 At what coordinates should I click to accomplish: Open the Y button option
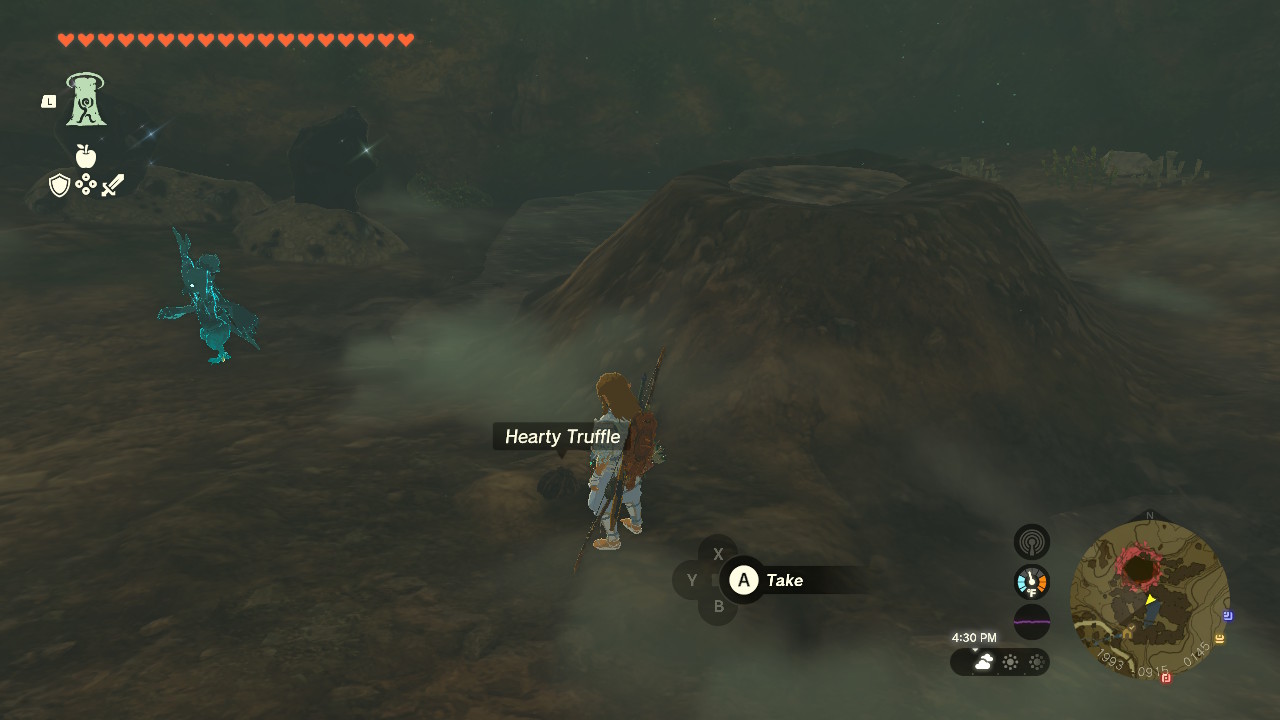tap(691, 580)
